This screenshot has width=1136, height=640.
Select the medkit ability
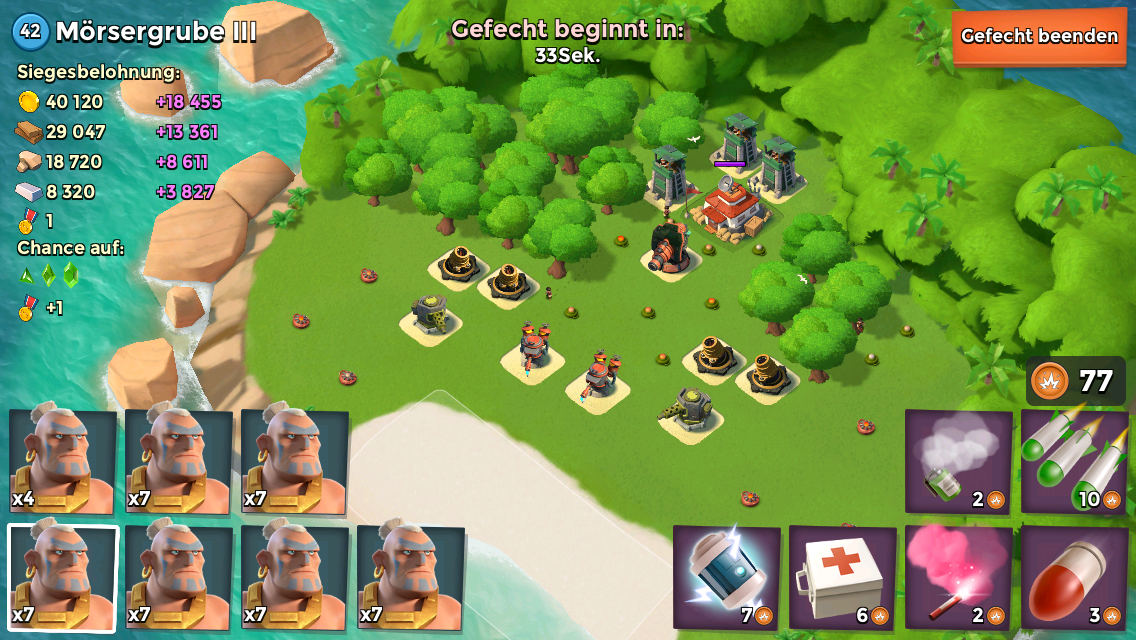tap(842, 577)
